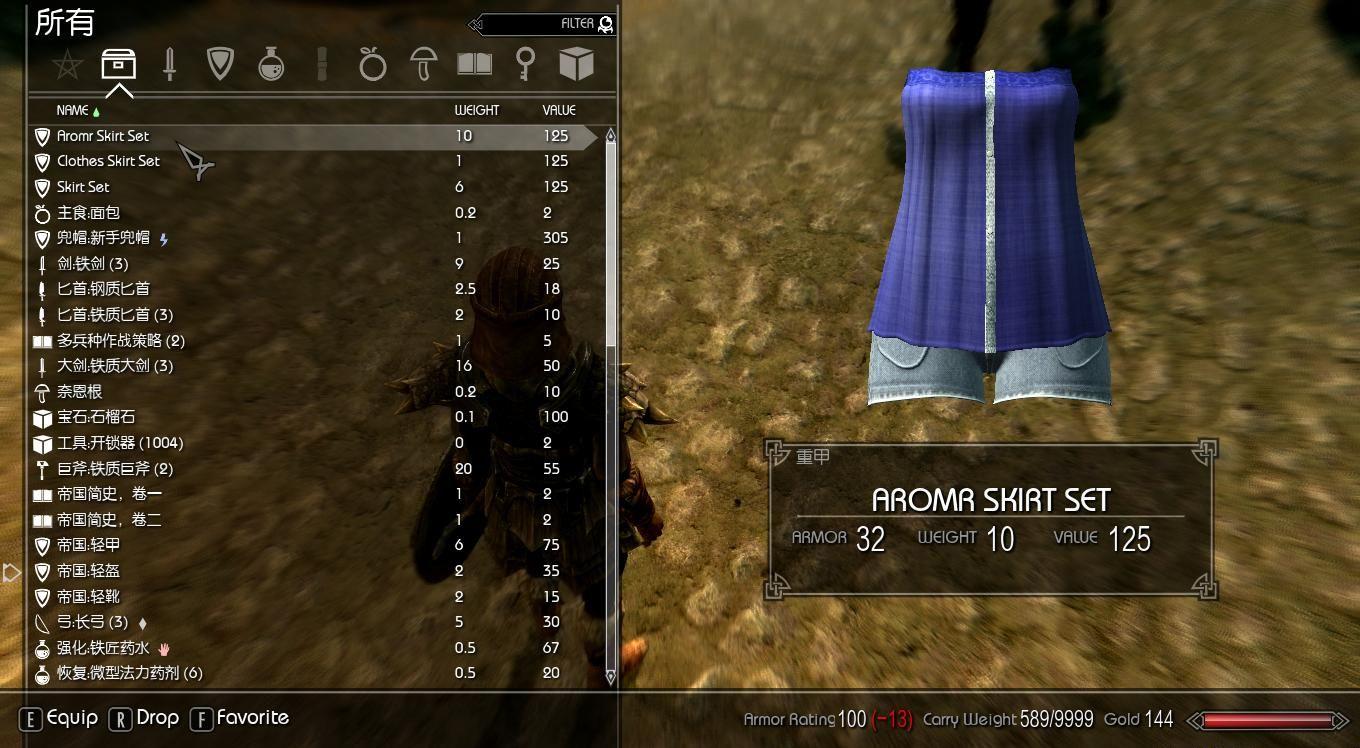The image size is (1360, 748).
Task: Select the apparel shield category icon
Action: coord(220,63)
